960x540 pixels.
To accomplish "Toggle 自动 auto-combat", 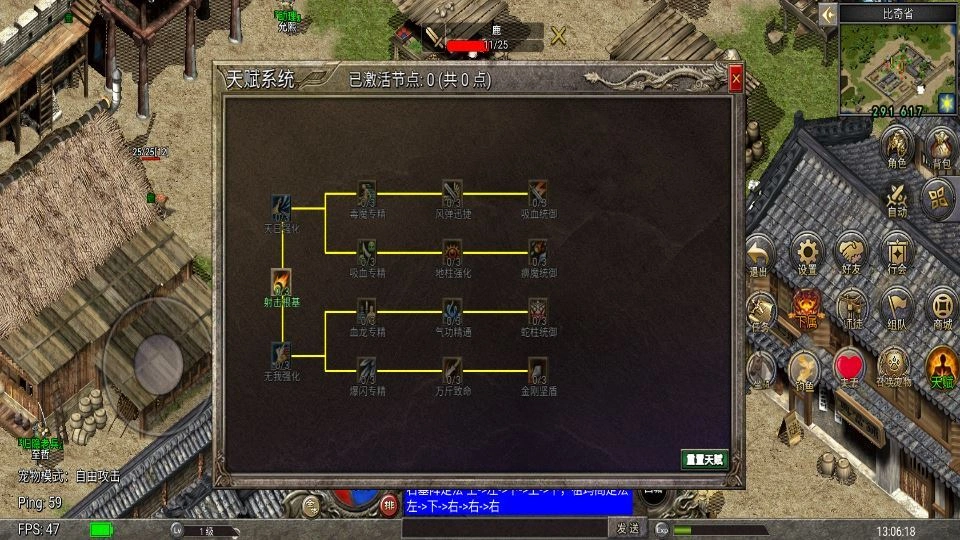I will pyautogui.click(x=897, y=198).
